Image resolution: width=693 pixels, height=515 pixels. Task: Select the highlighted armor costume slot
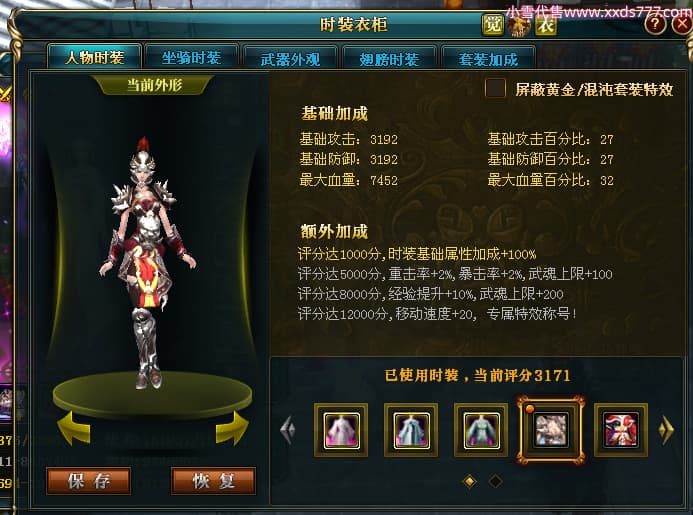pyautogui.click(x=550, y=429)
